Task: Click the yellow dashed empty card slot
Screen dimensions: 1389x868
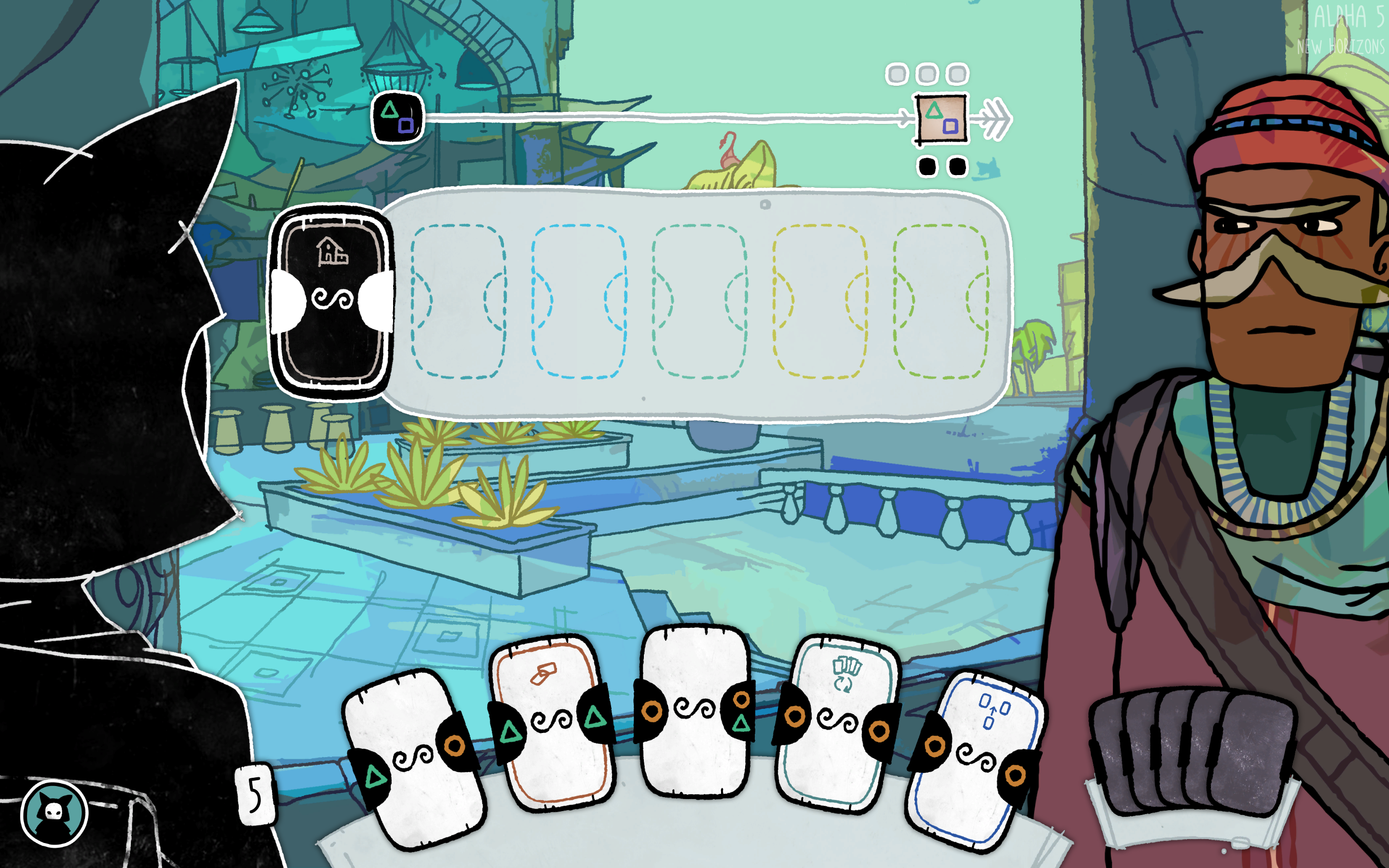Action: point(819,301)
